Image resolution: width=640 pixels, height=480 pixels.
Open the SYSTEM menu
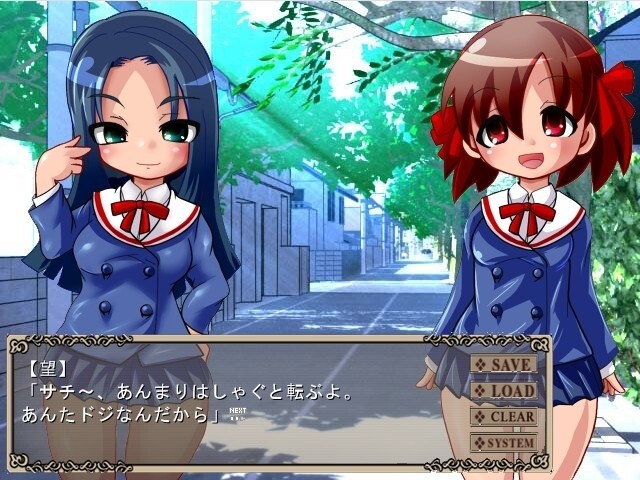tap(504, 442)
